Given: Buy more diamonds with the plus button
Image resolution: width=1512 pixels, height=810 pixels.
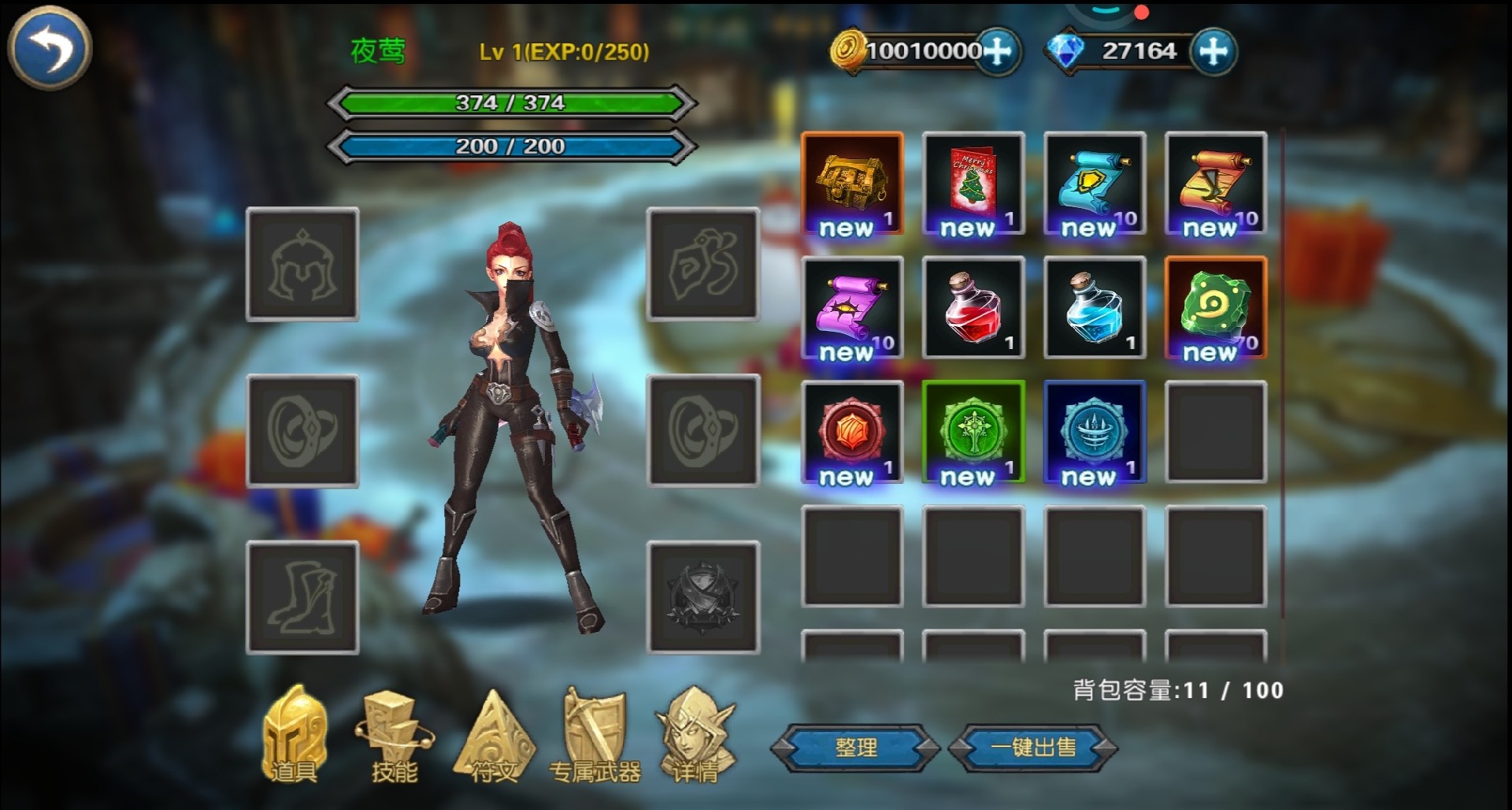Looking at the screenshot, I should click(1213, 52).
